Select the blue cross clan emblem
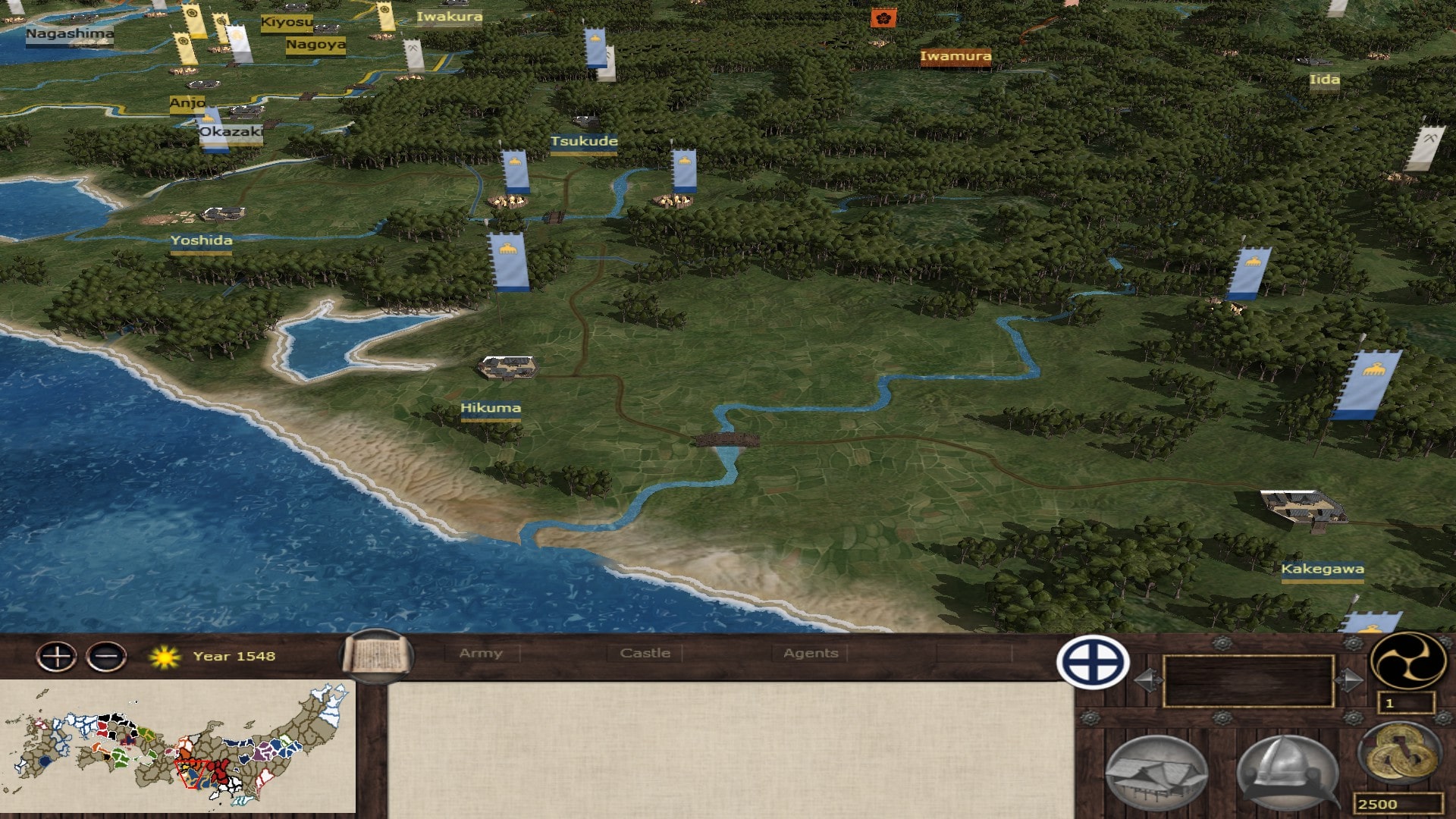The height and width of the screenshot is (819, 1456). pos(1093,662)
